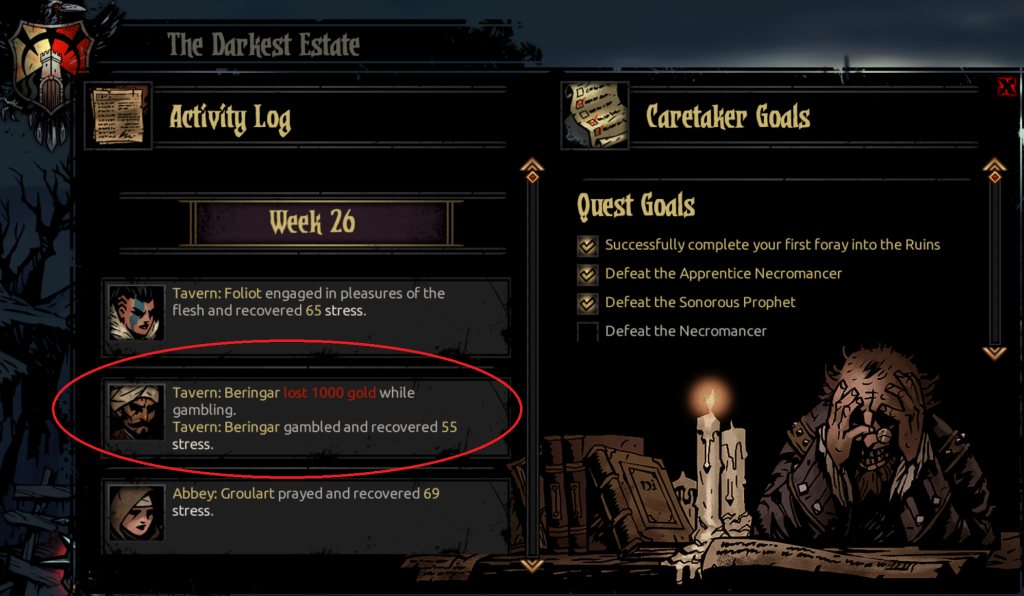Click the Week 26 header banner
This screenshot has width=1024, height=596.
coord(312,222)
